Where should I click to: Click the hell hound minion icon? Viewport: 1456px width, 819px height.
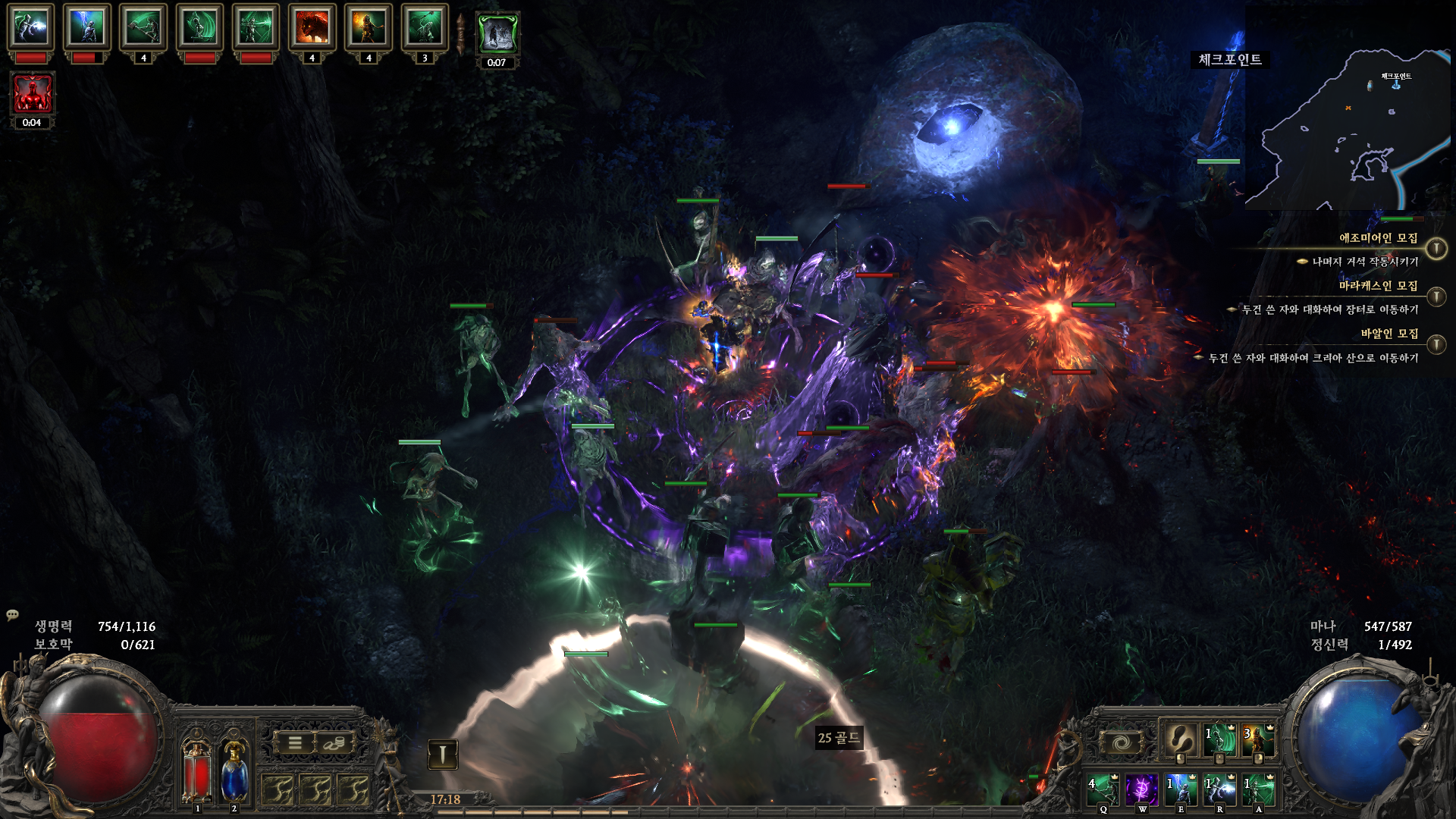(x=312, y=27)
